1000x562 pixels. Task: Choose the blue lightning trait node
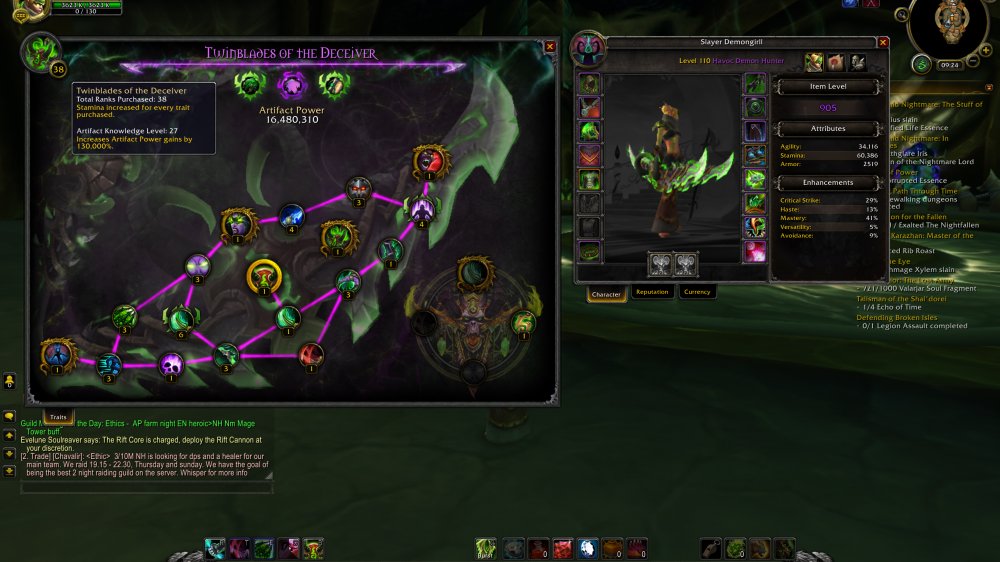pos(291,214)
